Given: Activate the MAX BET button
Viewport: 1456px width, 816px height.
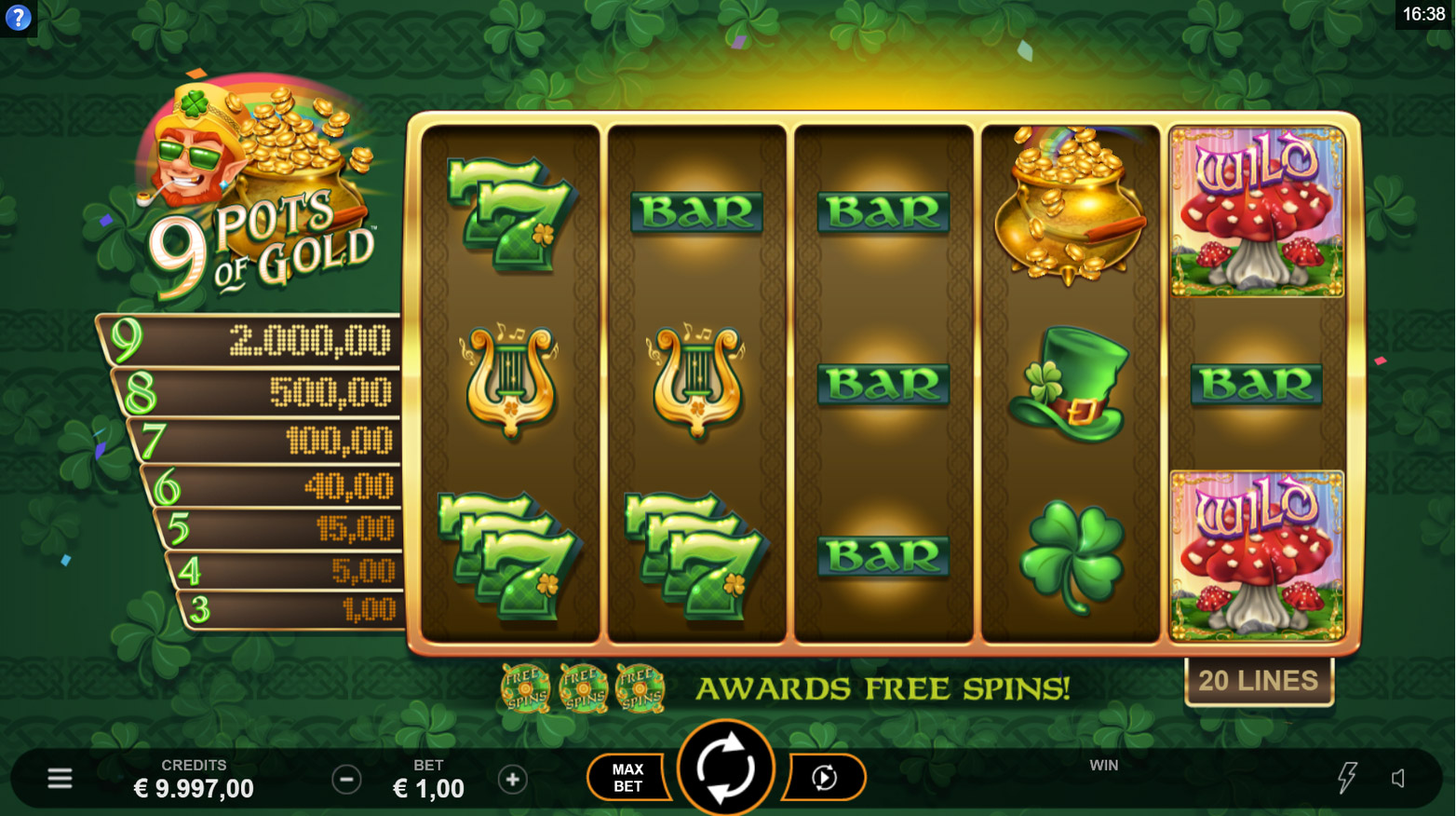Looking at the screenshot, I should coord(627,776).
